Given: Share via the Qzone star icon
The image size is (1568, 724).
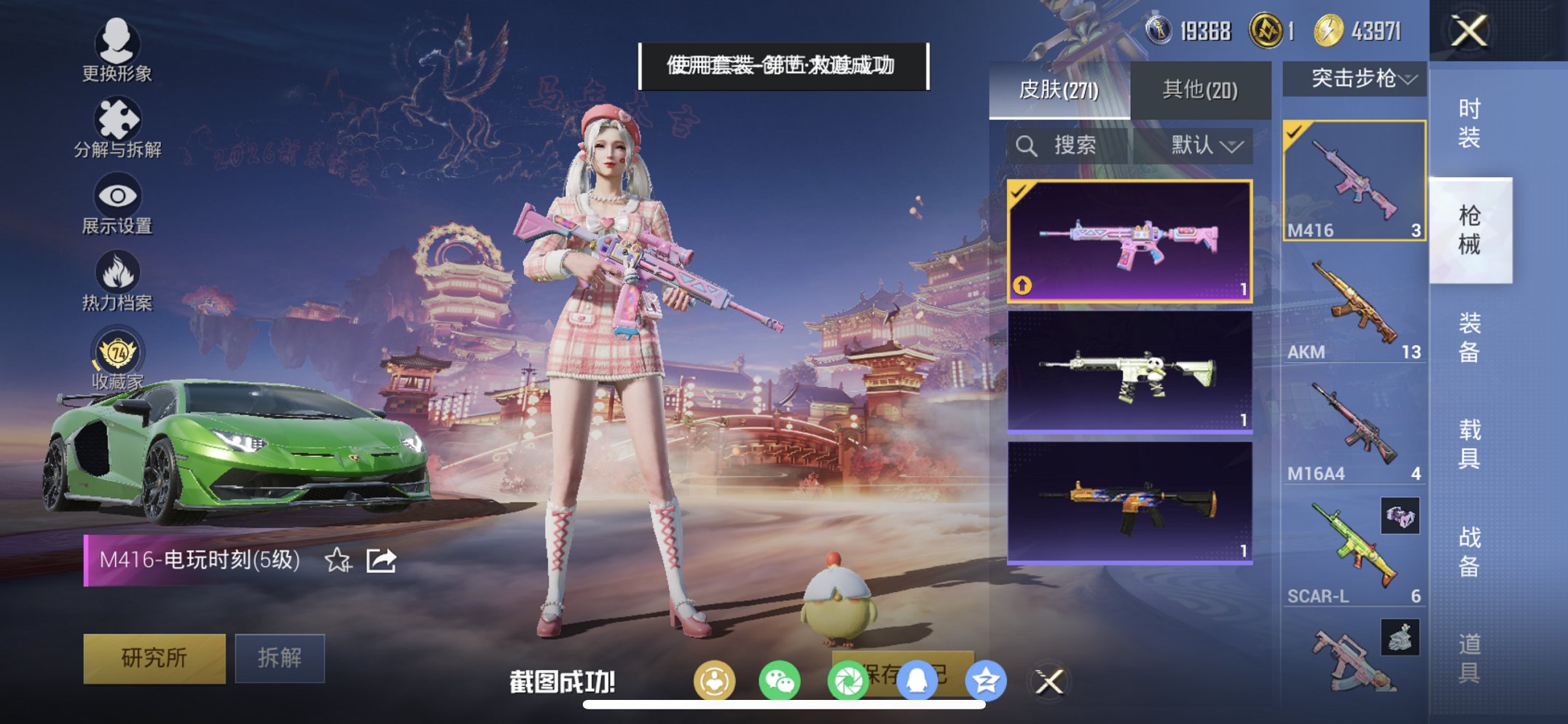Looking at the screenshot, I should point(987,679).
